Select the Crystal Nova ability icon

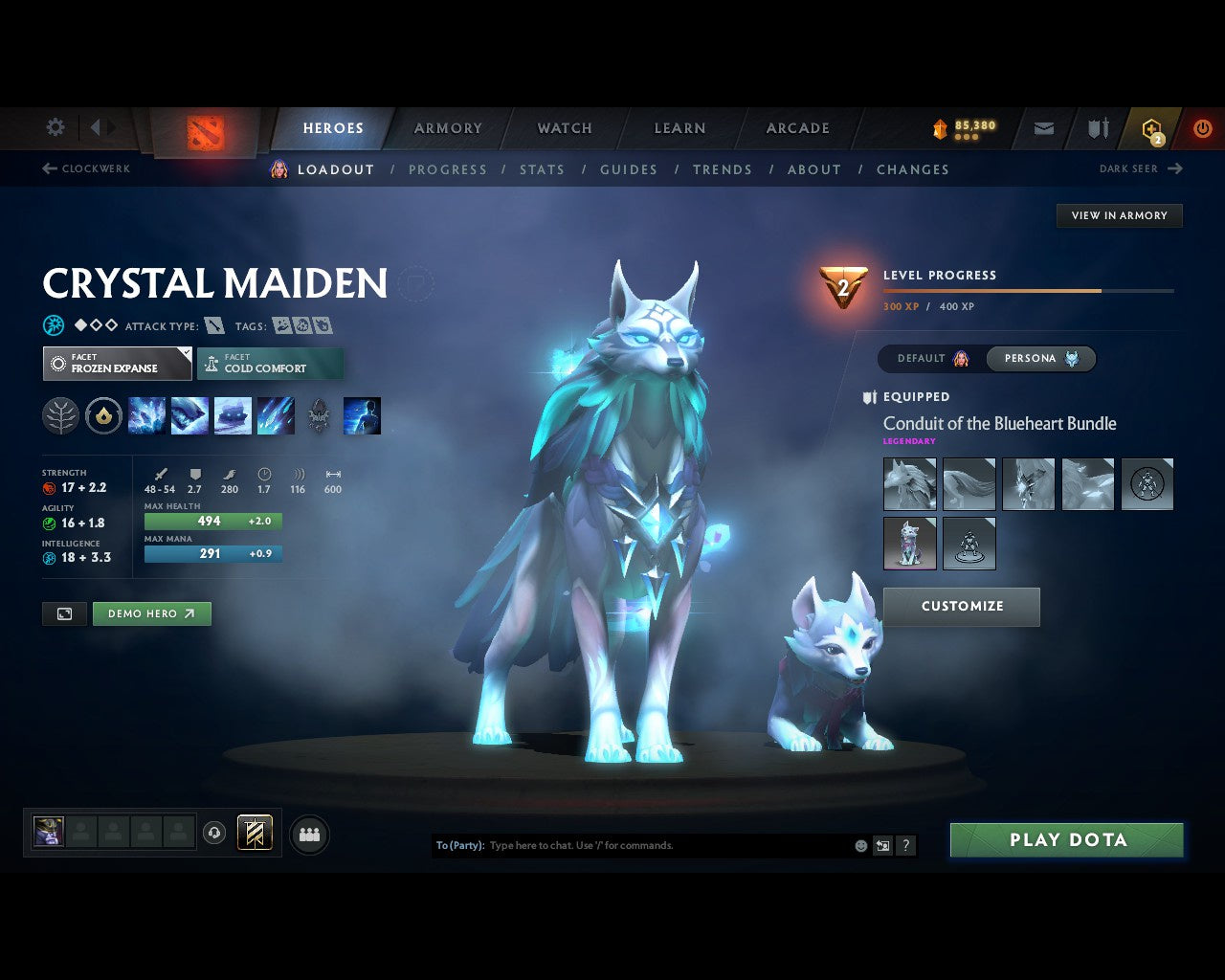[x=146, y=414]
